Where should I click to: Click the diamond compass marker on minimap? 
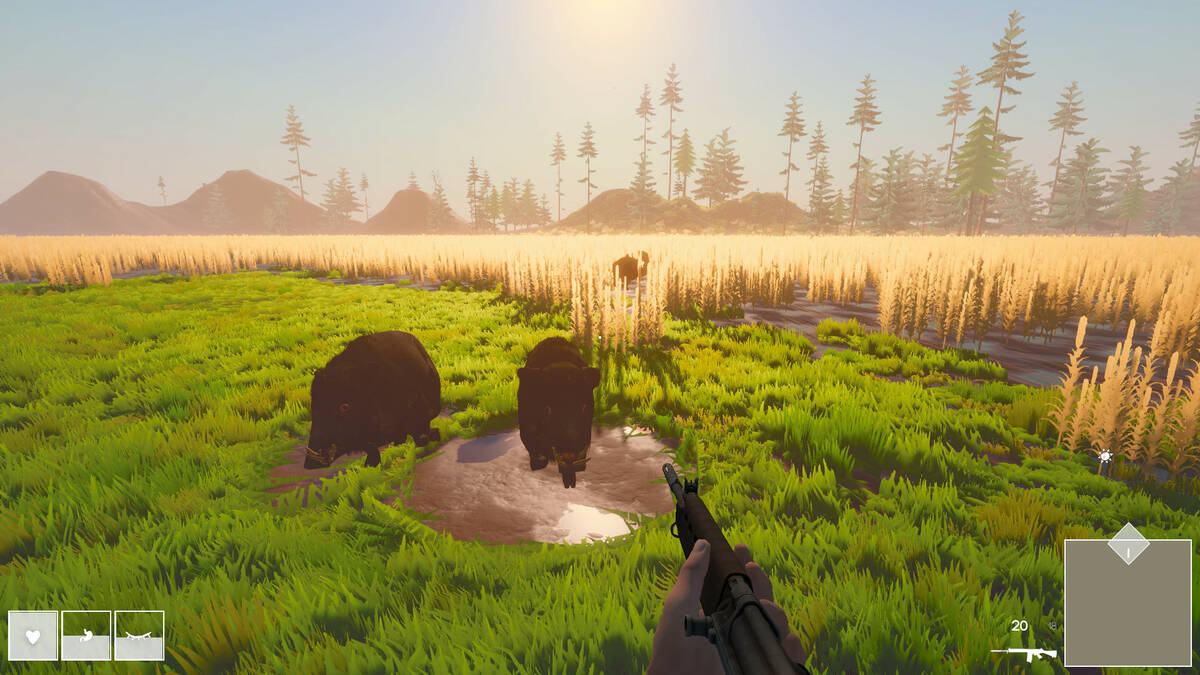(1128, 544)
